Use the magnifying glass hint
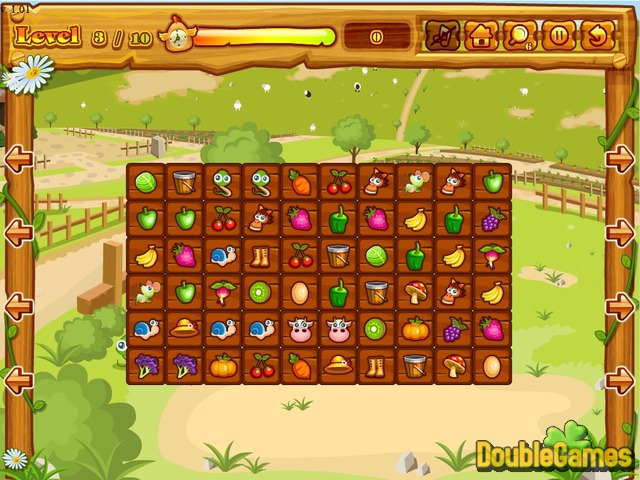640x480 pixels. [x=520, y=36]
